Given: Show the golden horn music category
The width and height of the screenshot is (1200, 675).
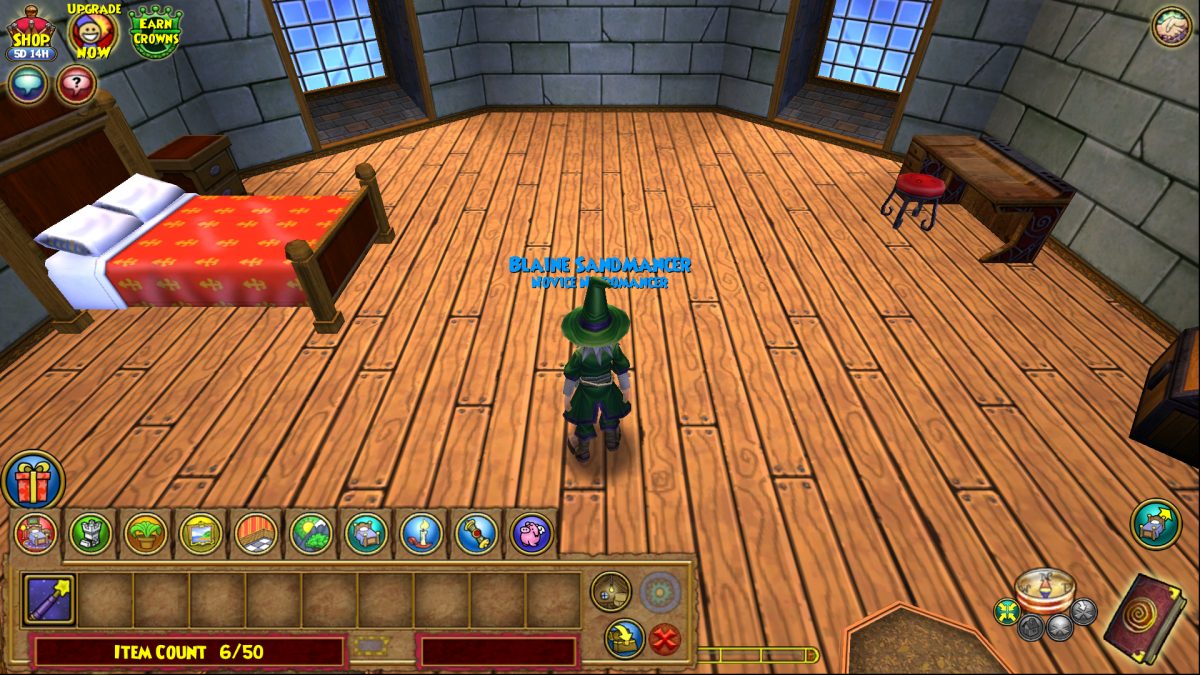Looking at the screenshot, I should (x=476, y=533).
